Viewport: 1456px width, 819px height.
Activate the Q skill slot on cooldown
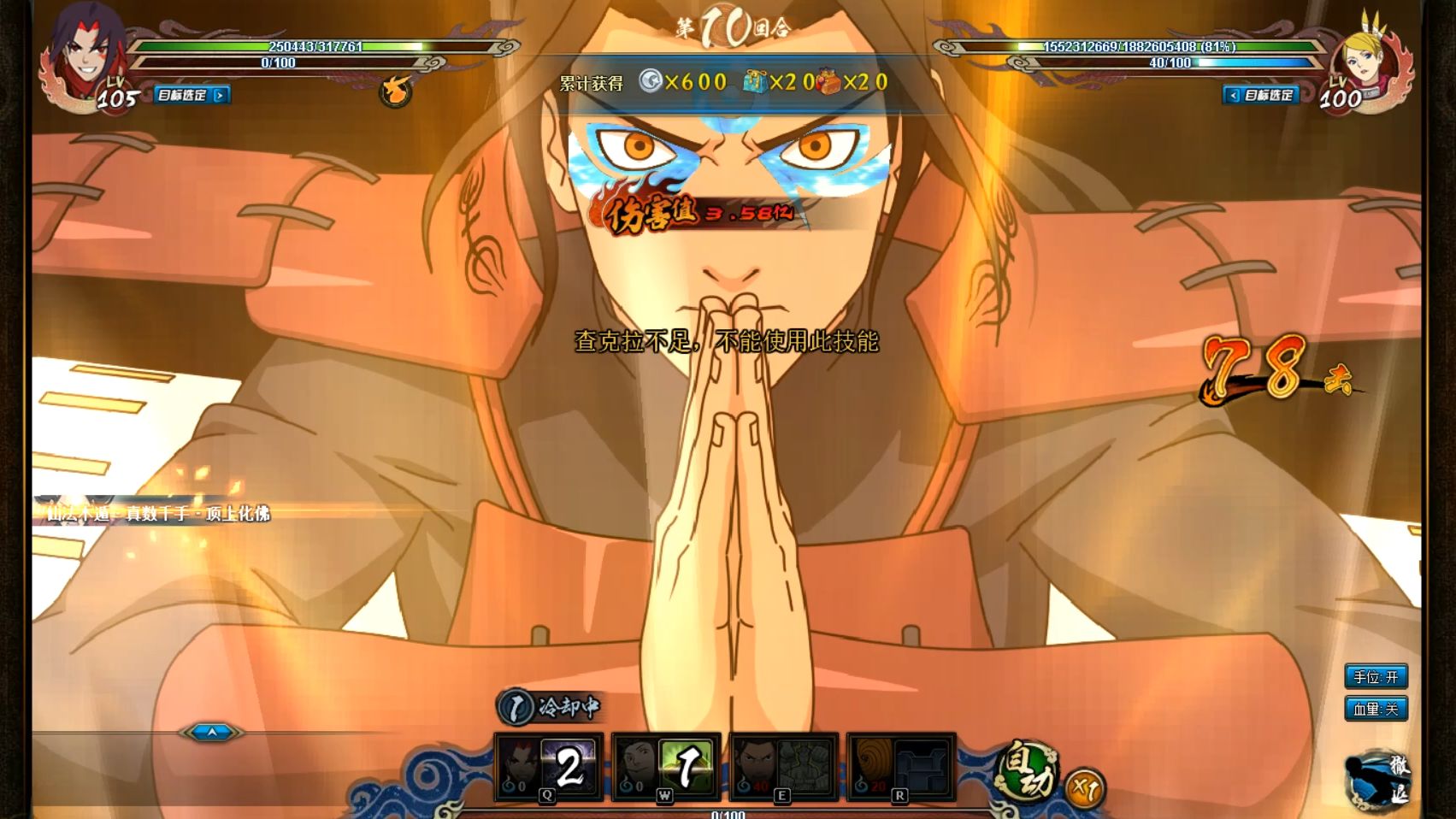click(x=548, y=768)
